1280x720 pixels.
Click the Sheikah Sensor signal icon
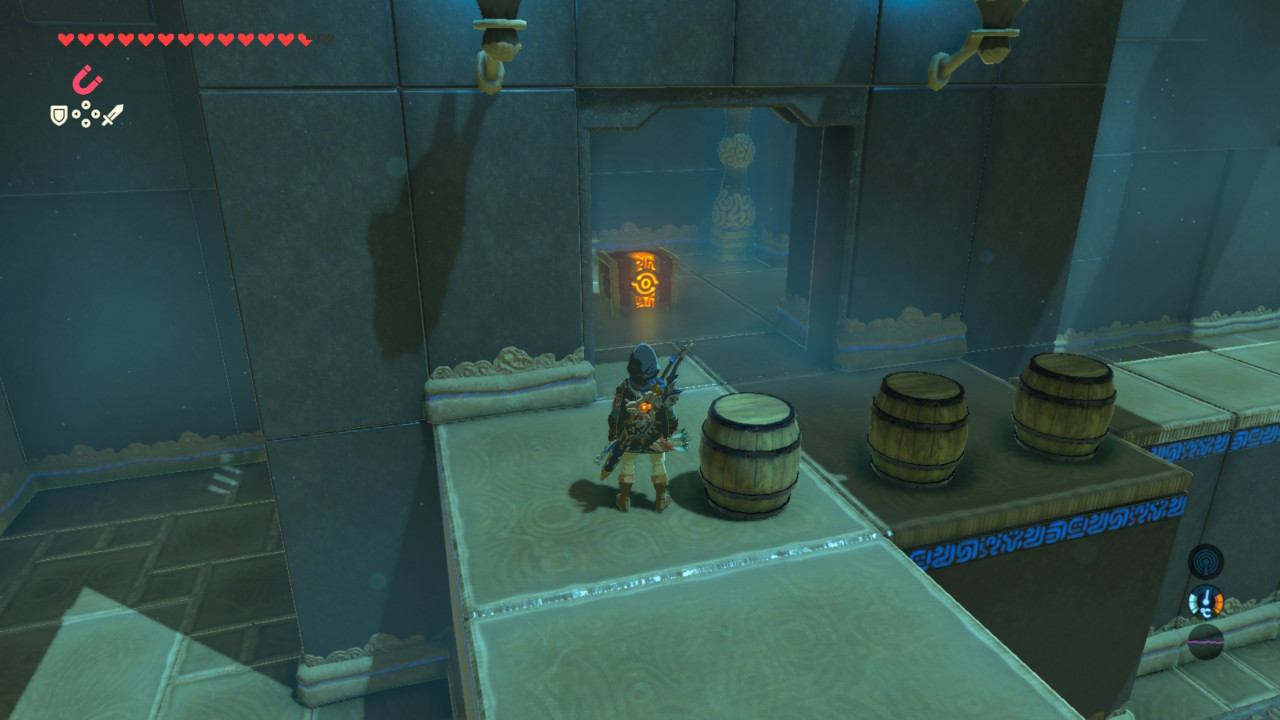point(1205,561)
